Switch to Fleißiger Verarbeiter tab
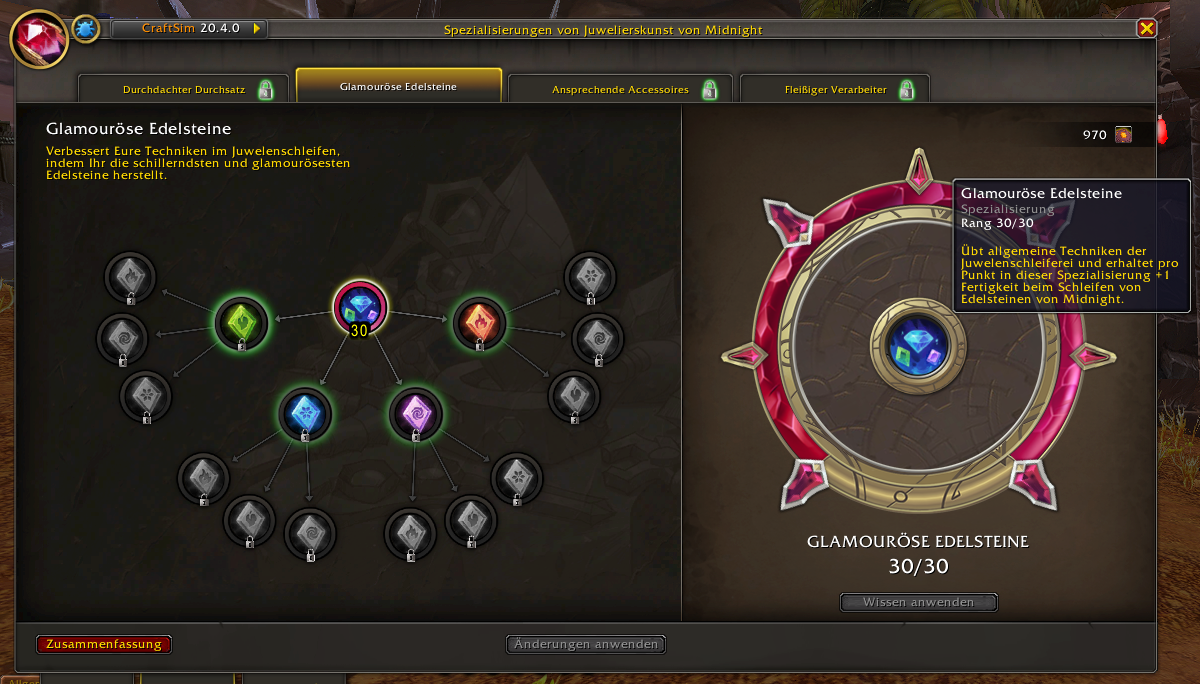 pyautogui.click(x=835, y=89)
